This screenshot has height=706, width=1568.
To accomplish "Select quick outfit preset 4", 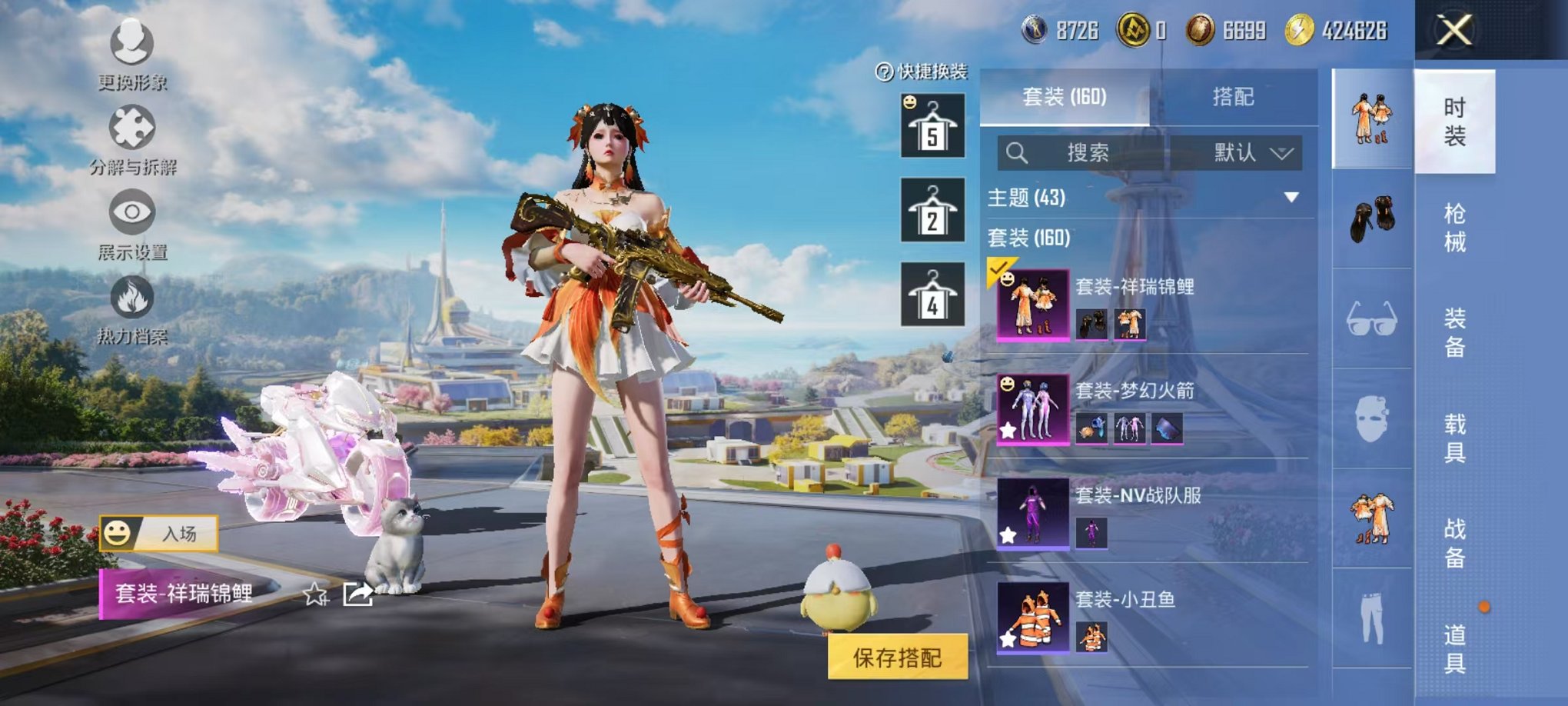I will 932,295.
